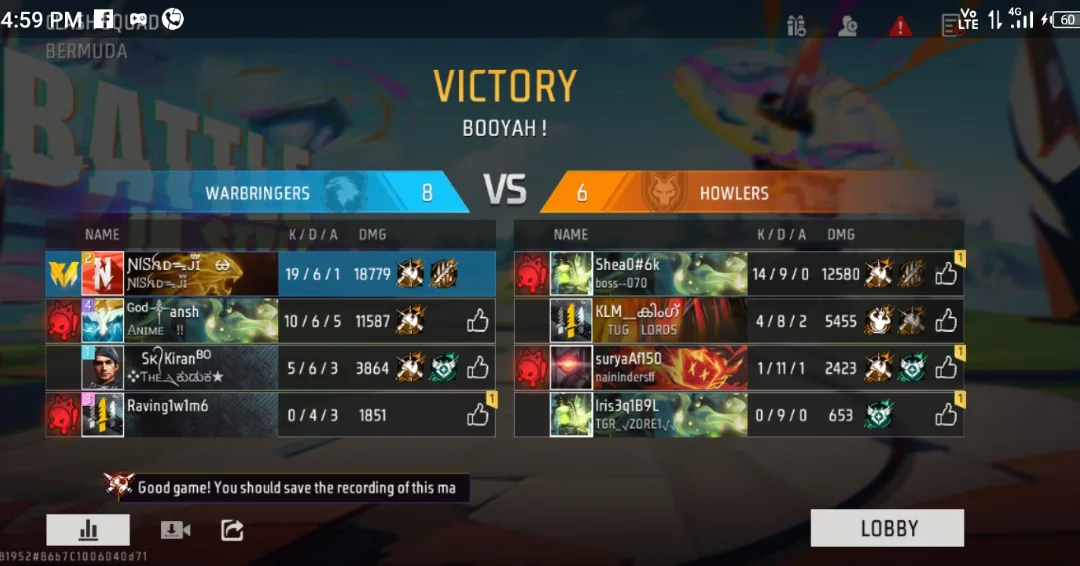This screenshot has width=1080, height=566.
Task: Give a thumbs up to Sk Kiran
Action: click(478, 368)
